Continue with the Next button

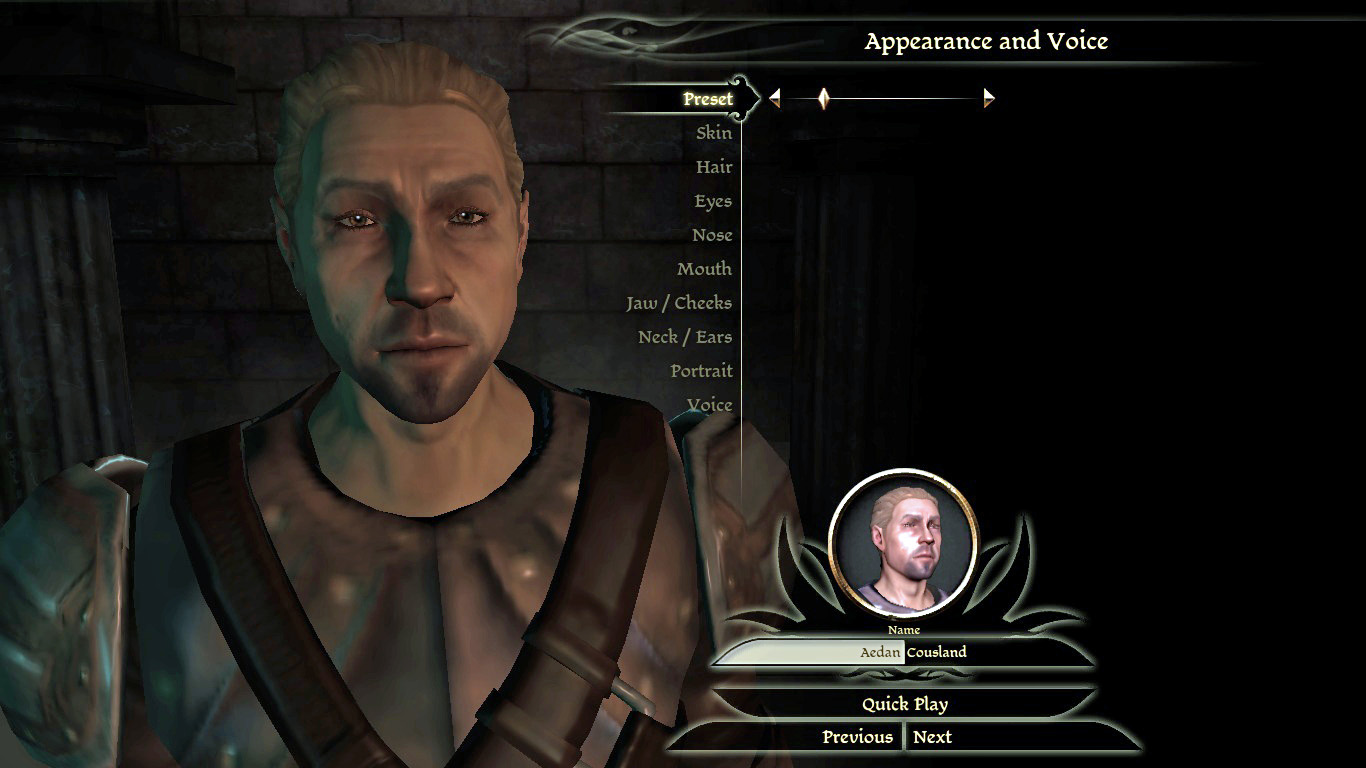click(932, 737)
